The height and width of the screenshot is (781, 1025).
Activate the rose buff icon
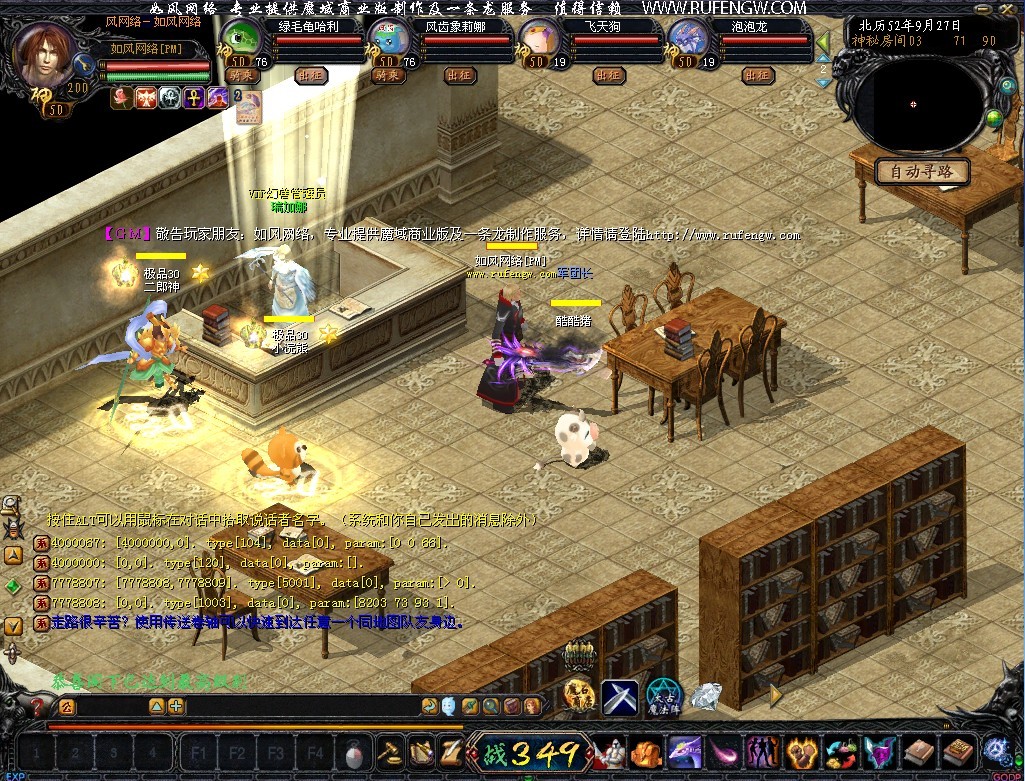pyautogui.click(x=121, y=97)
